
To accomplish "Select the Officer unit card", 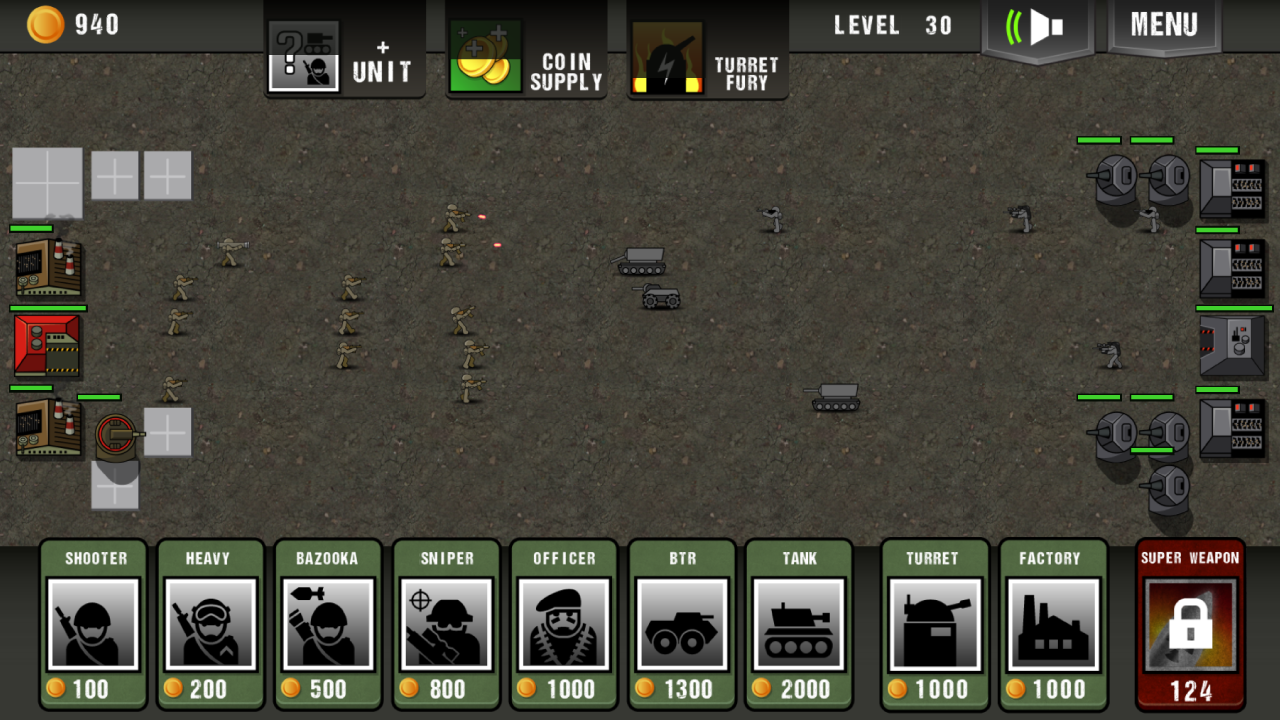I will point(564,625).
